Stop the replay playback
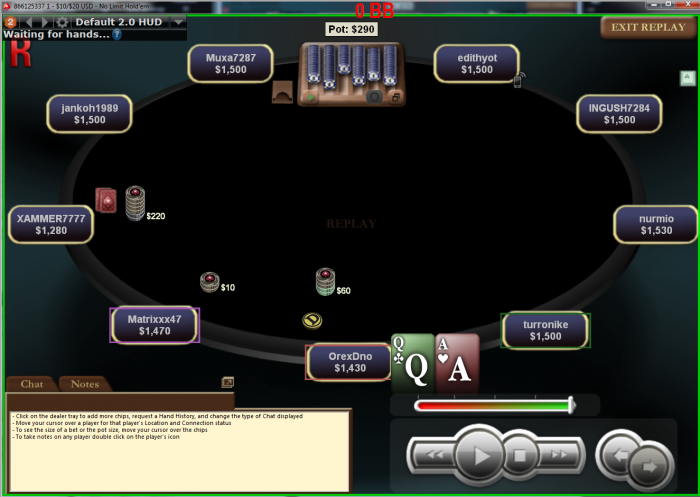 520,458
